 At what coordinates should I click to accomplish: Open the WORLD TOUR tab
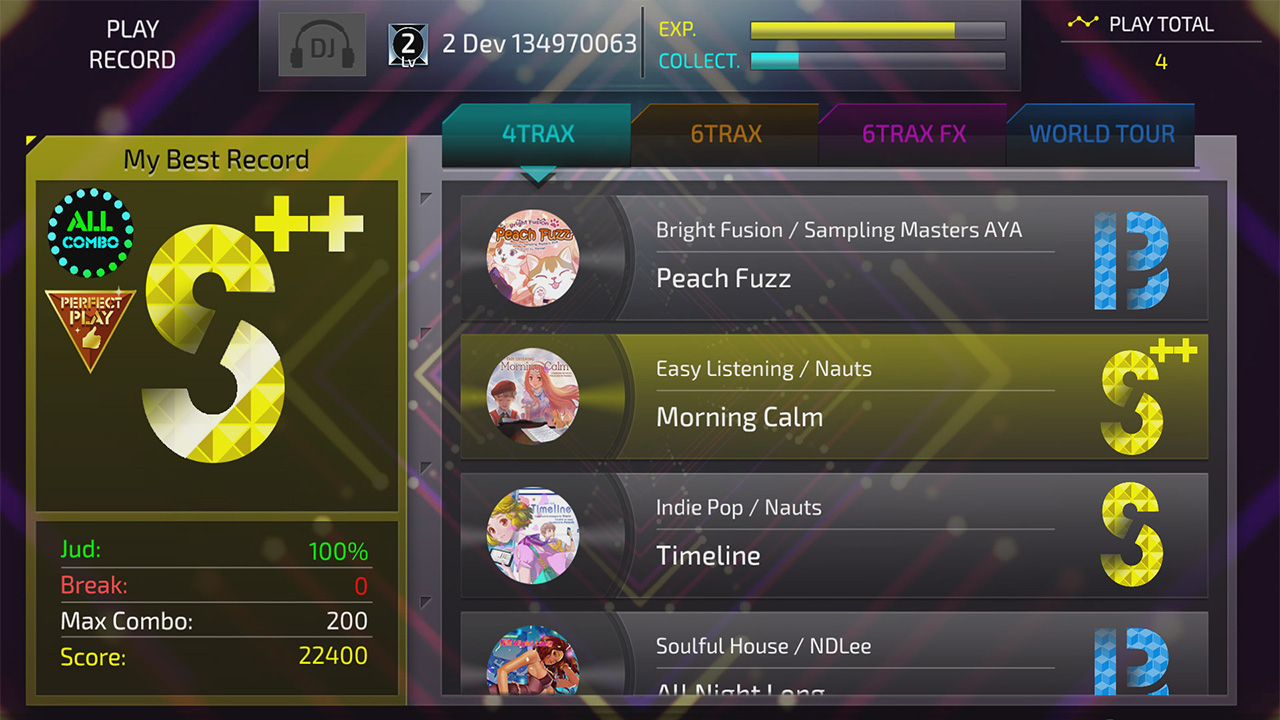click(x=1101, y=133)
